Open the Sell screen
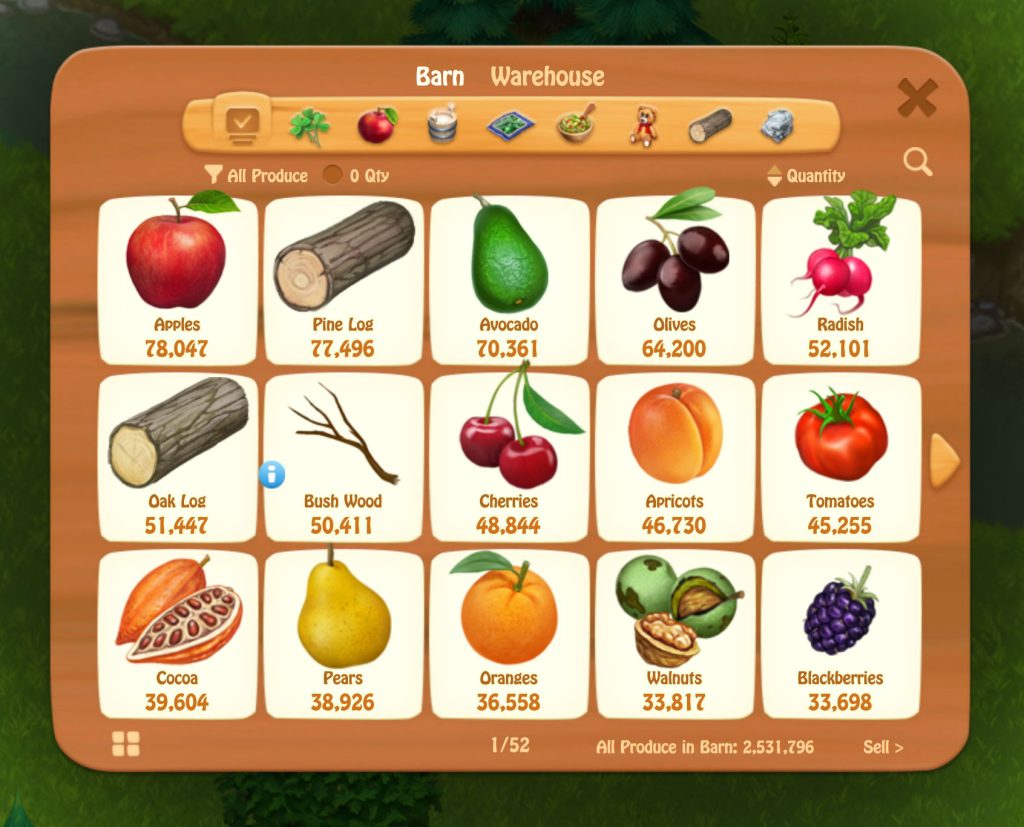This screenshot has height=827, width=1024. (883, 747)
